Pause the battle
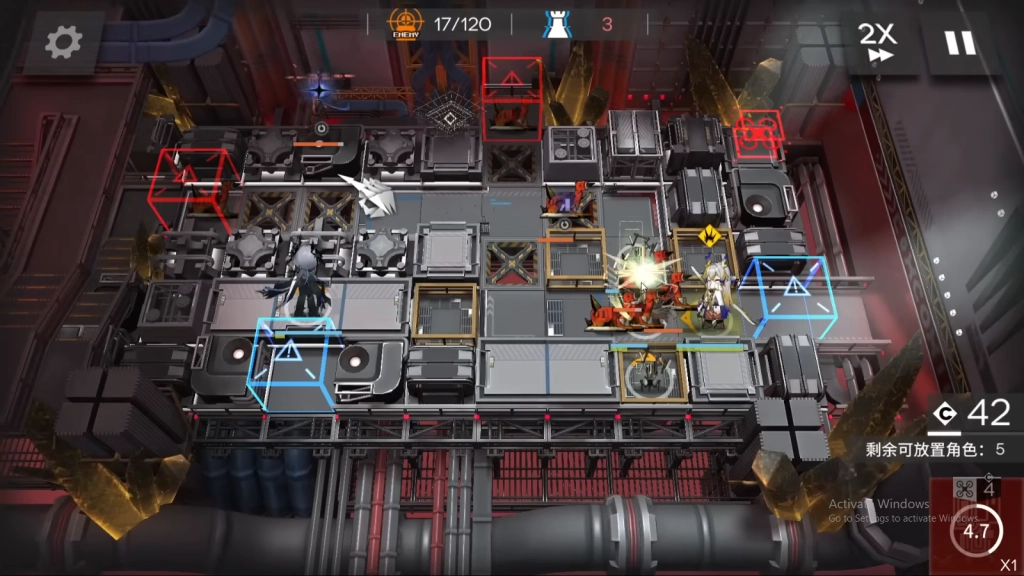 960,42
